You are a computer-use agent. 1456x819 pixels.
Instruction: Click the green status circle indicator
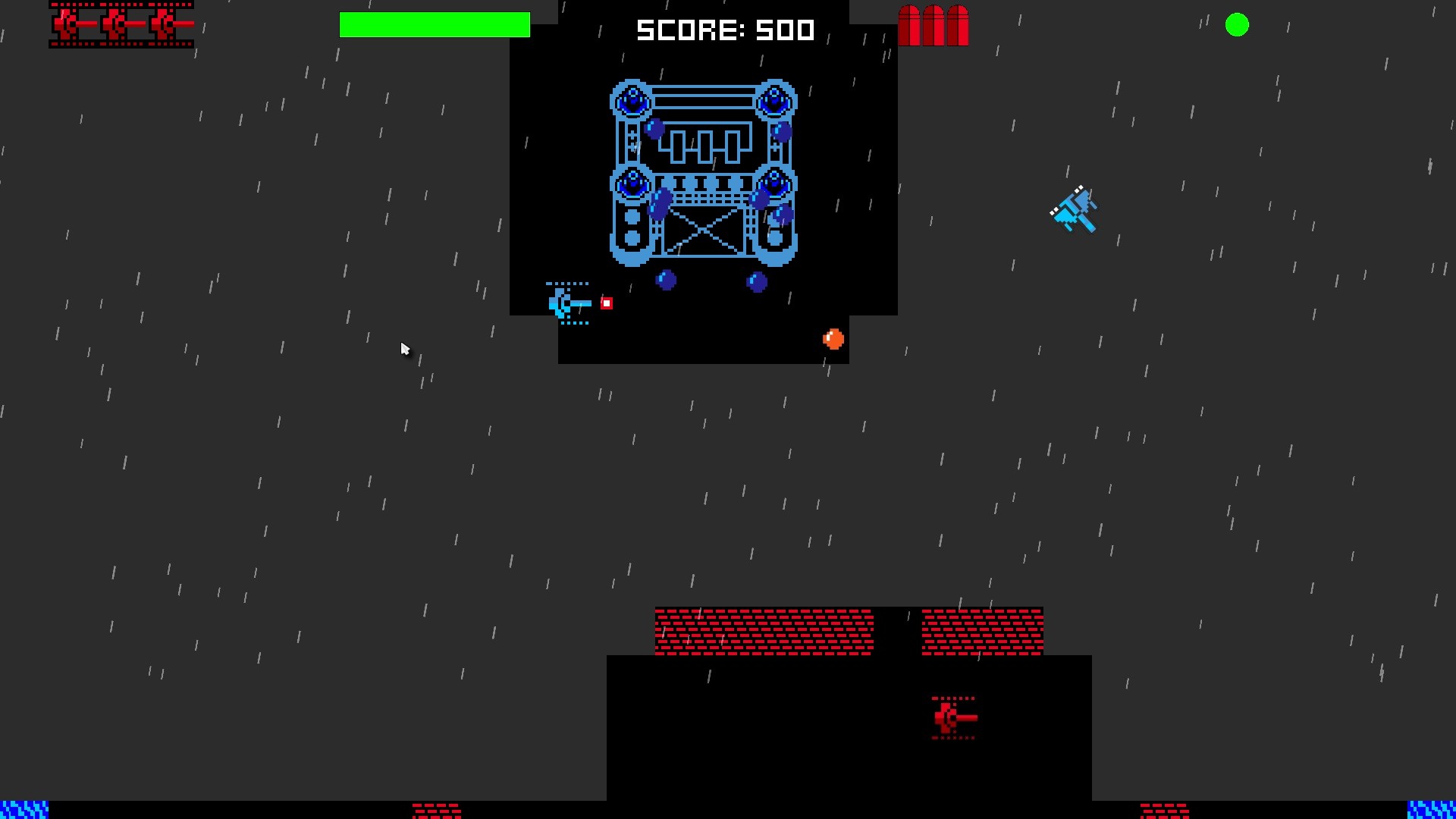pos(1238,25)
